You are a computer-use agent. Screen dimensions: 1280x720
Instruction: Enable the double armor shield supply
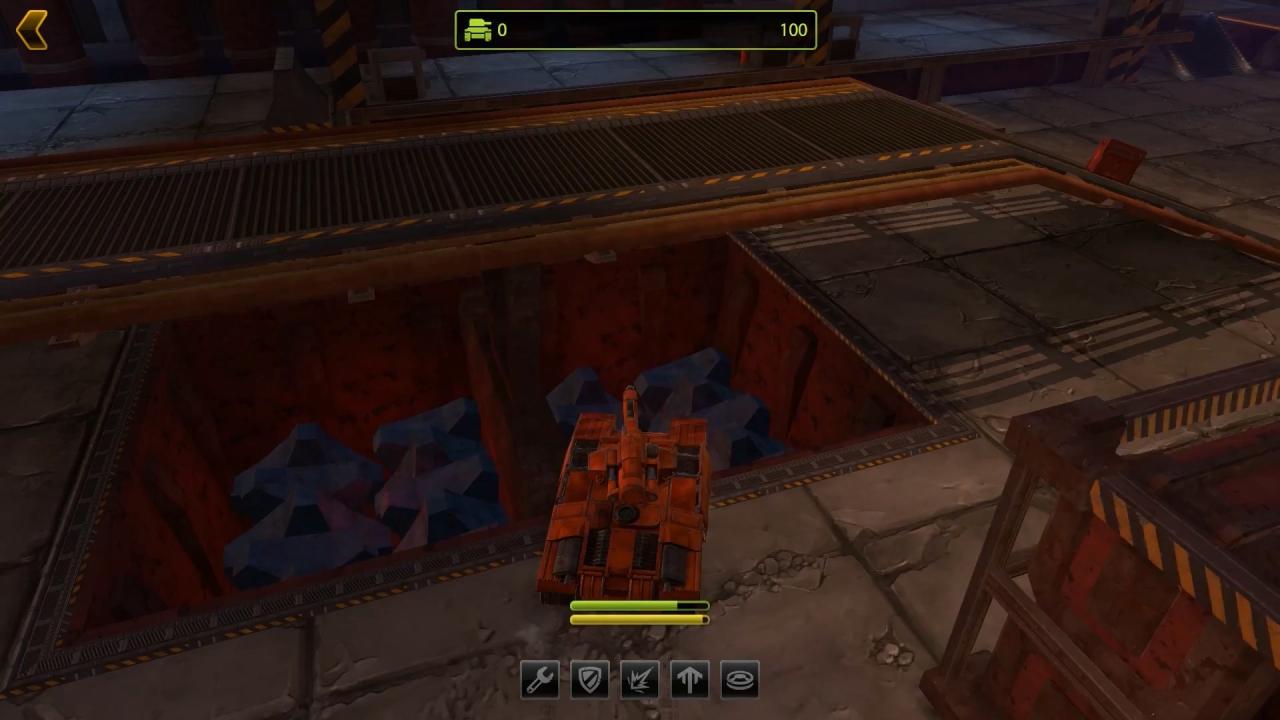(589, 680)
